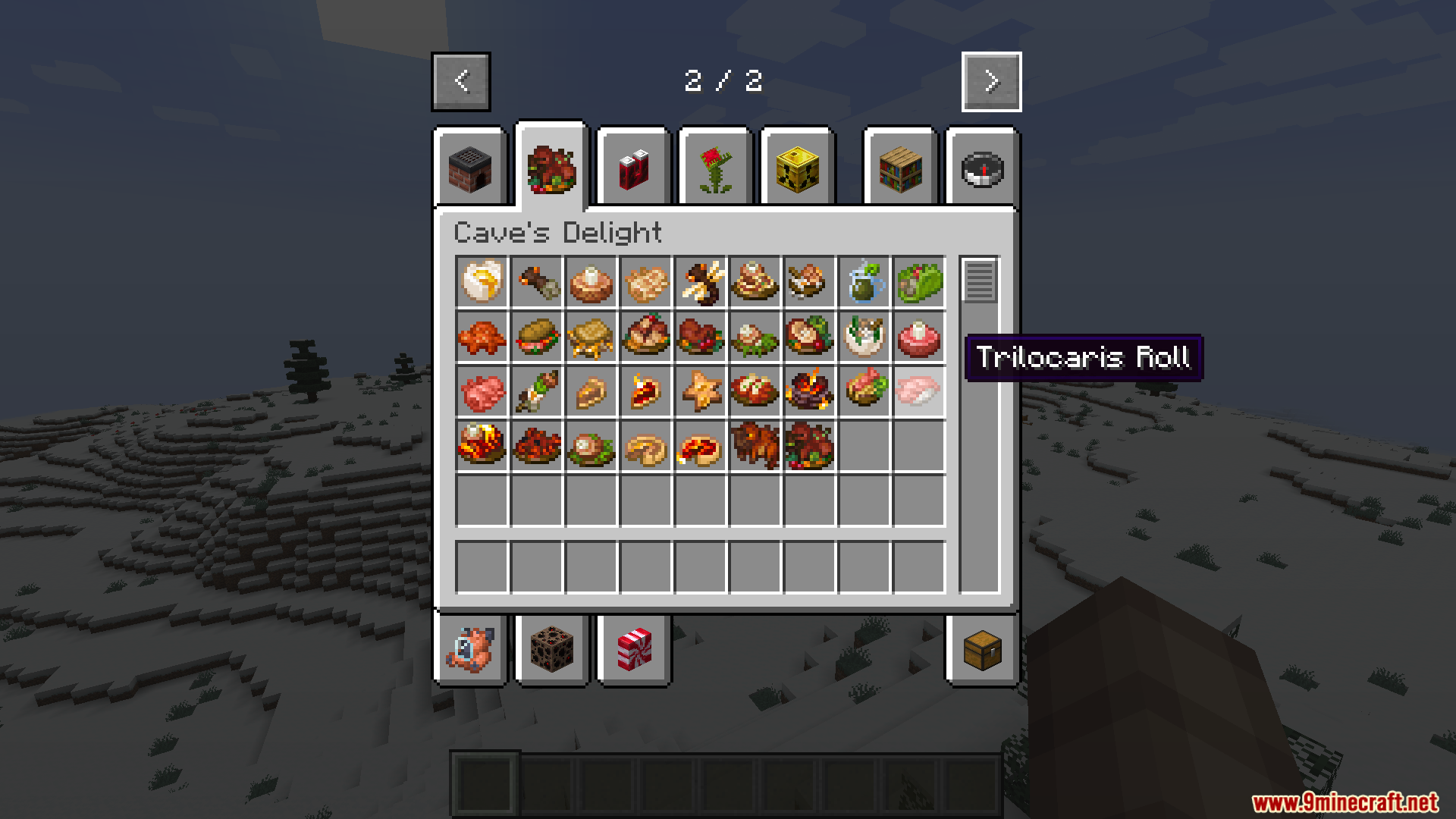Choose the yellow radioactive block tab
This screenshot has height=819, width=1456.
[x=797, y=168]
